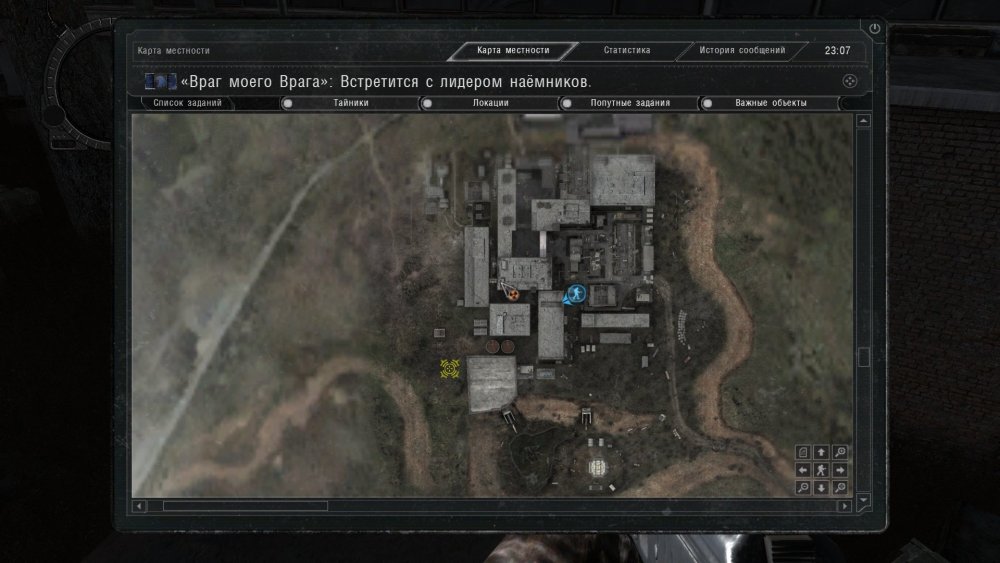The image size is (1000, 563).
Task: Pan the map right with the arrow button
Action: (x=839, y=470)
